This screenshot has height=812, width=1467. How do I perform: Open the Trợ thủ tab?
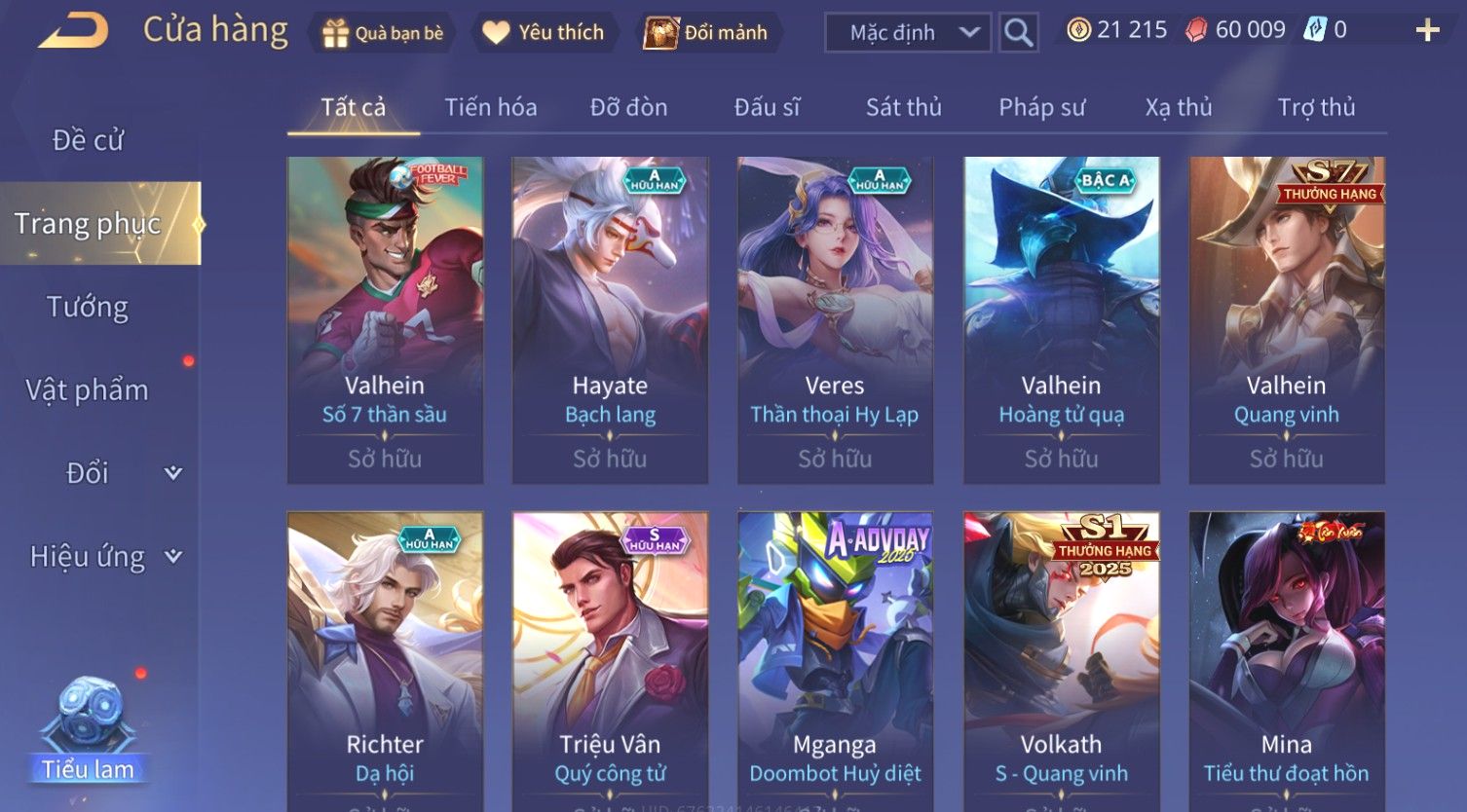coord(1316,107)
